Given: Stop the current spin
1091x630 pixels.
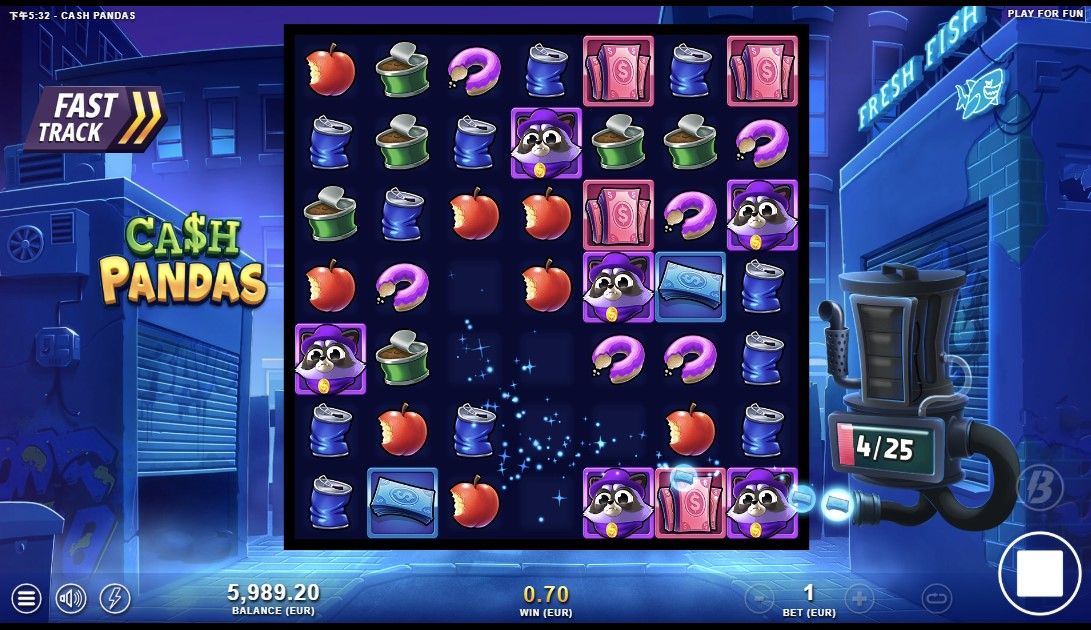Looking at the screenshot, I should [1039, 573].
